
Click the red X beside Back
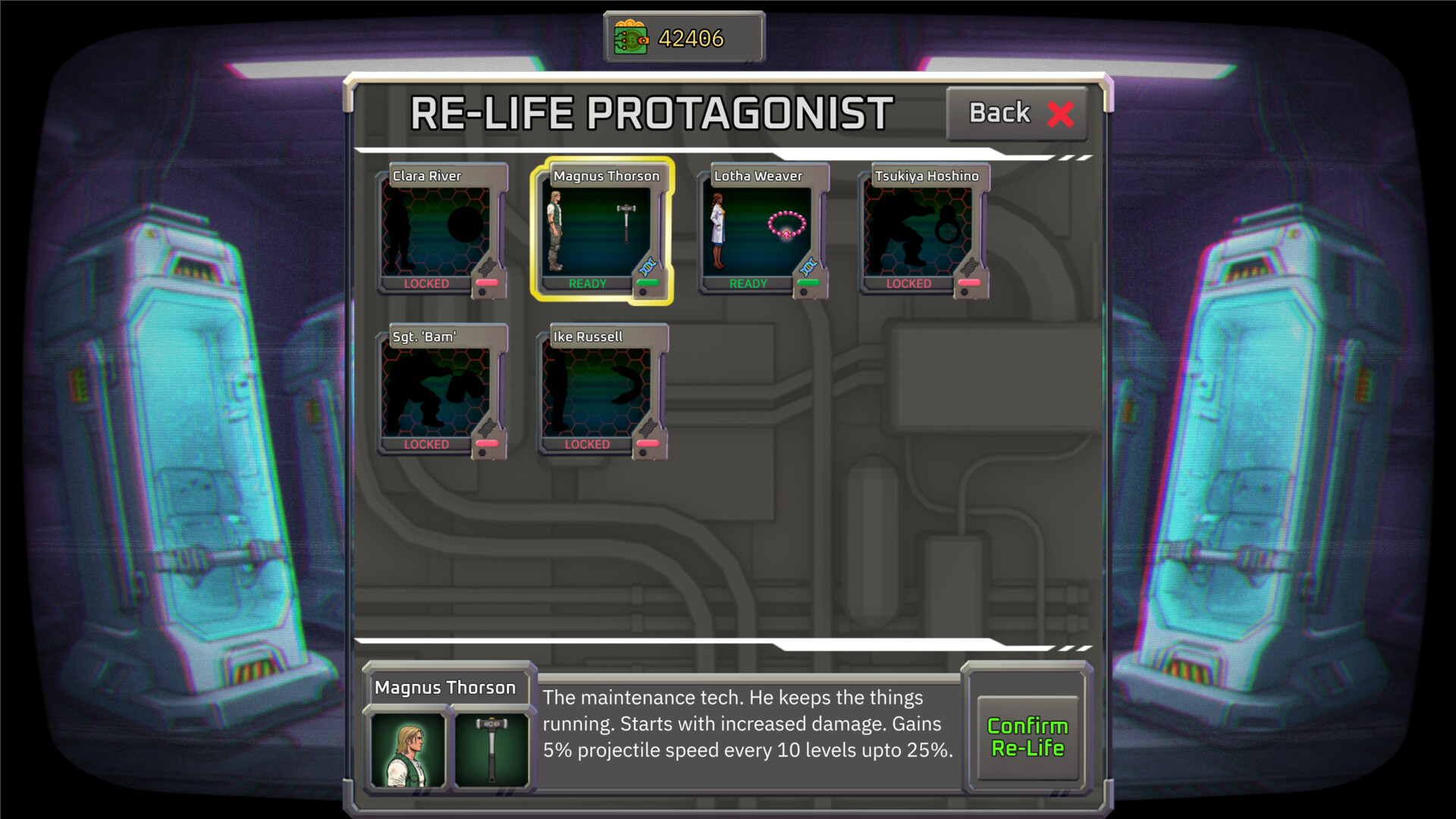pyautogui.click(x=1062, y=112)
